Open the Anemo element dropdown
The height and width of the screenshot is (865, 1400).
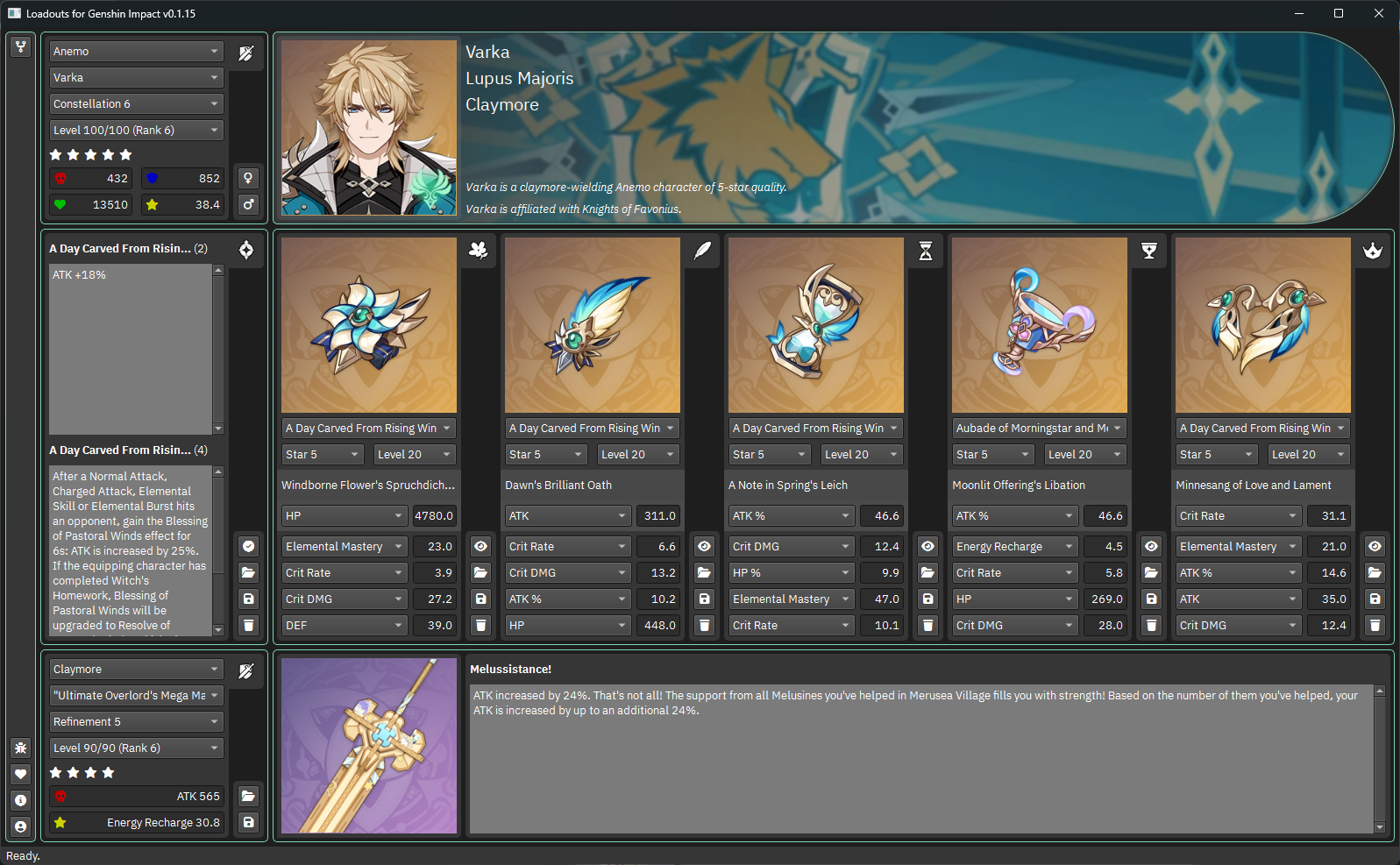click(x=136, y=51)
